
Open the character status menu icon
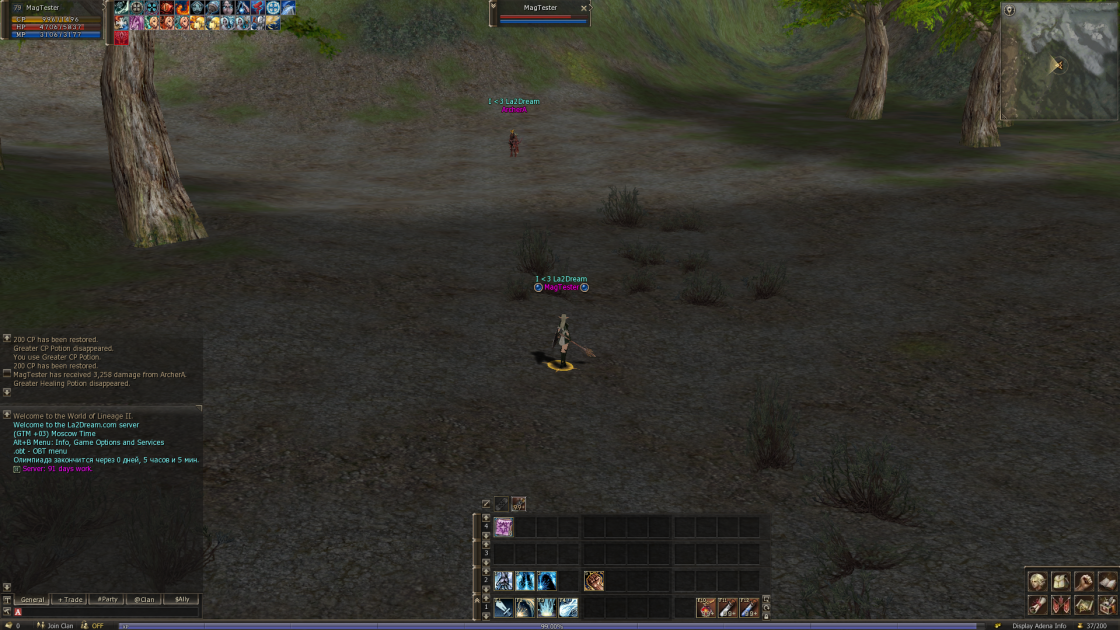click(1037, 581)
